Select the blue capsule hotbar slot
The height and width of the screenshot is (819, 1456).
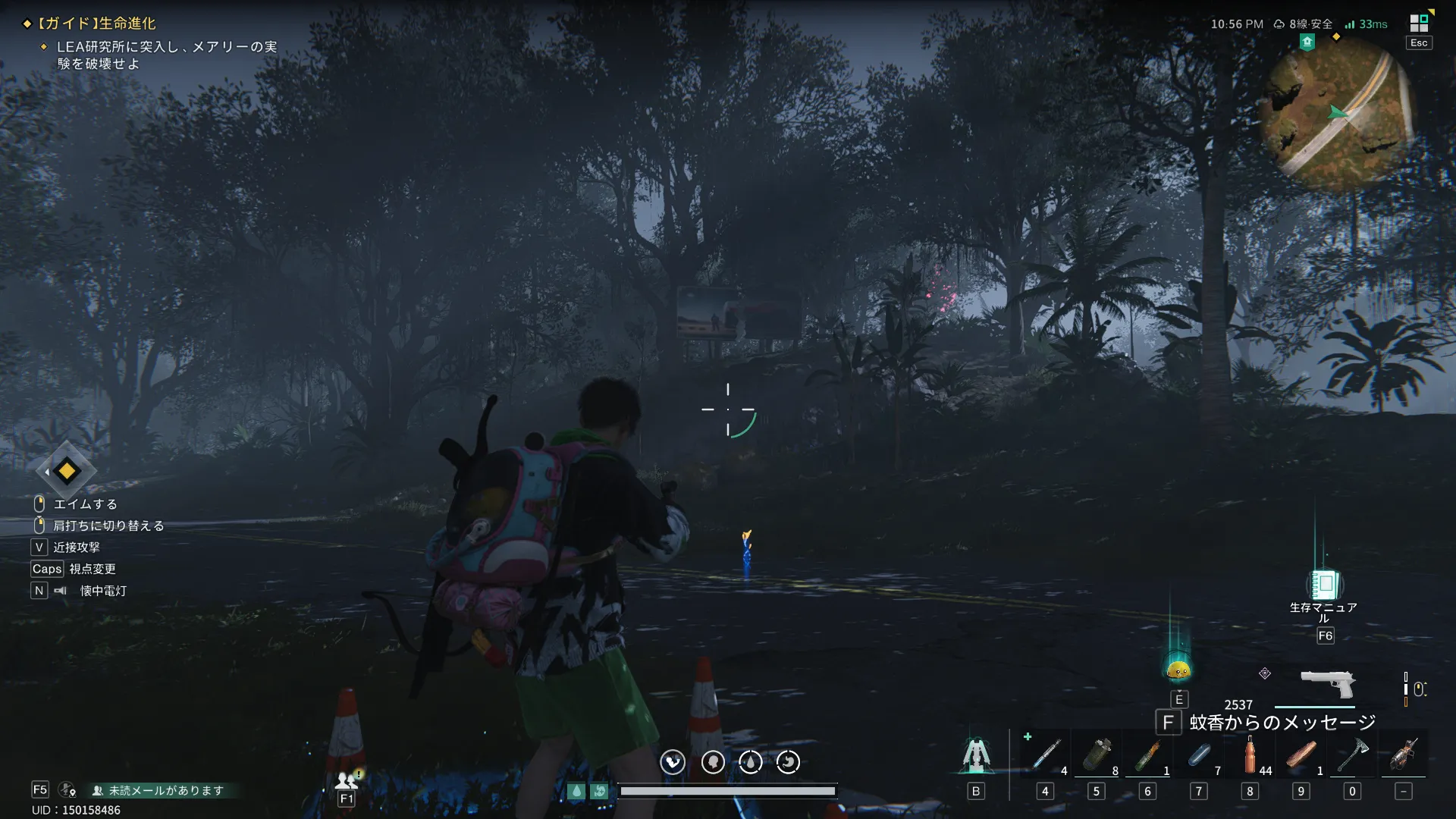coord(1199,755)
